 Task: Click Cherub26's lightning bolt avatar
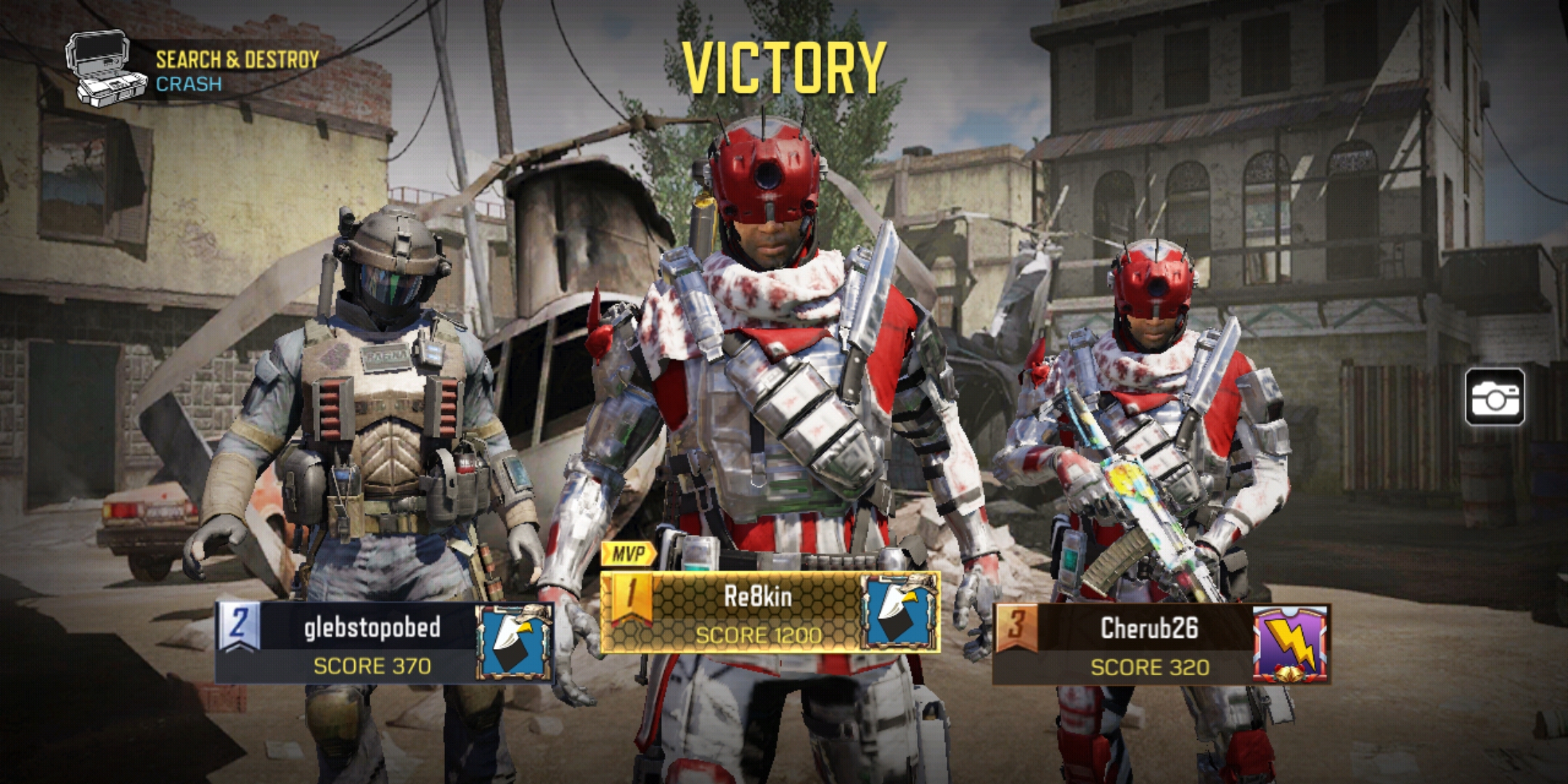1291,645
